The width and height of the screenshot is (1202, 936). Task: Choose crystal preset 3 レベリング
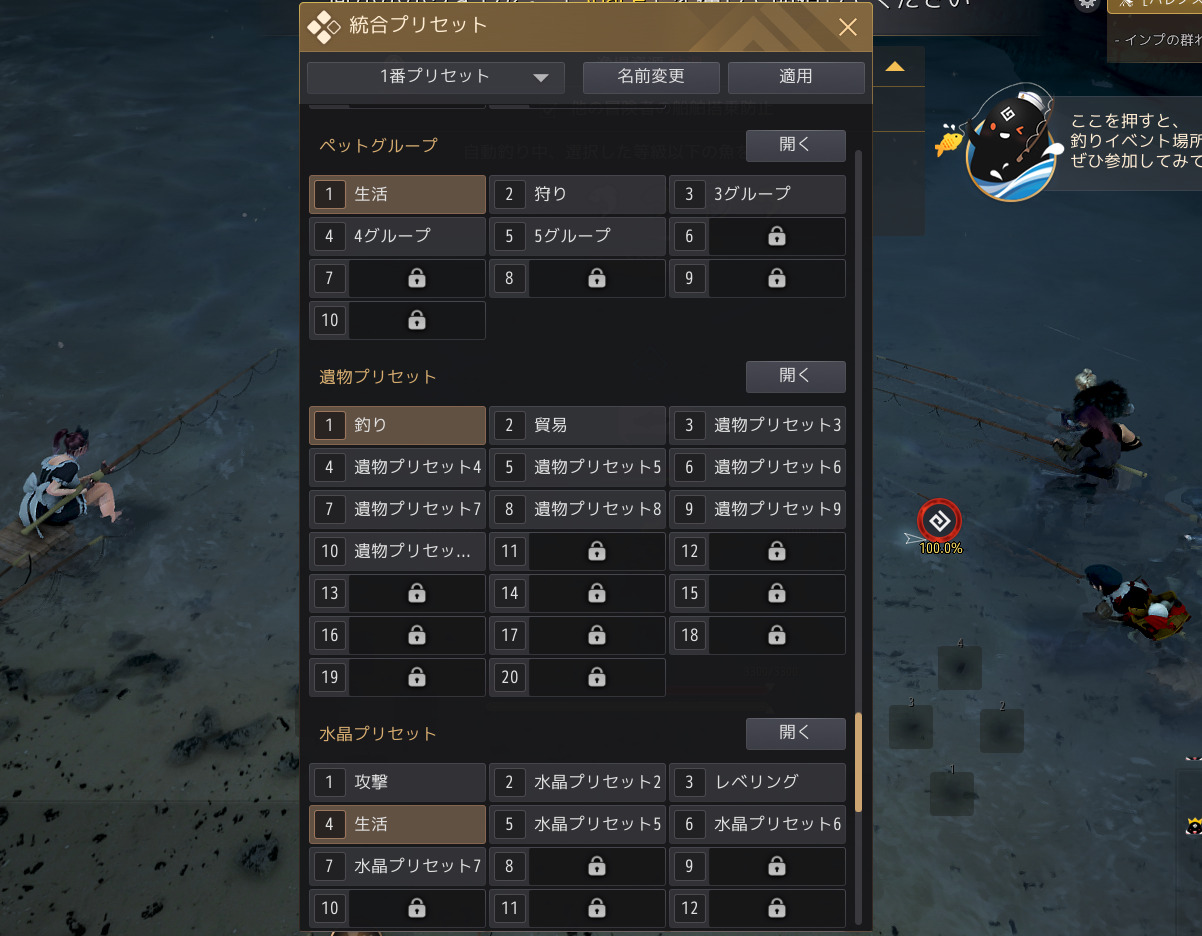pyautogui.click(x=757, y=782)
